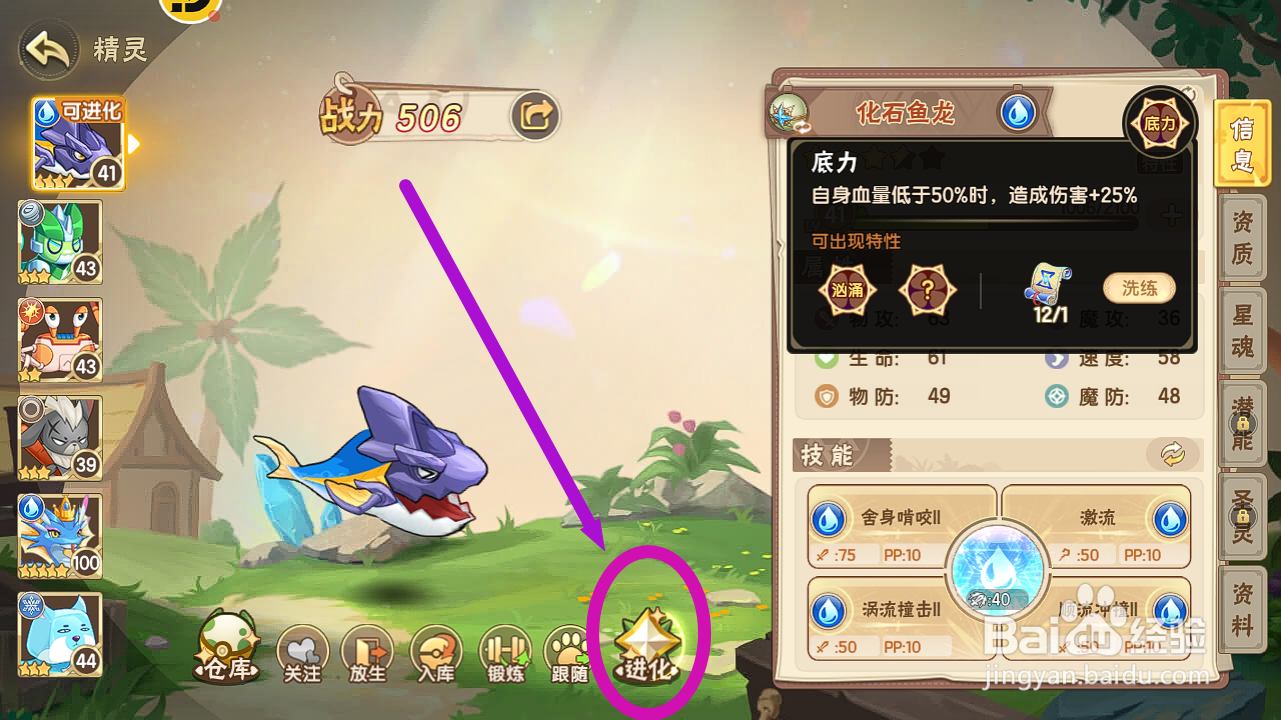The image size is (1281, 720).
Task: Open the 底力 badge at panel top right
Action: click(1159, 122)
